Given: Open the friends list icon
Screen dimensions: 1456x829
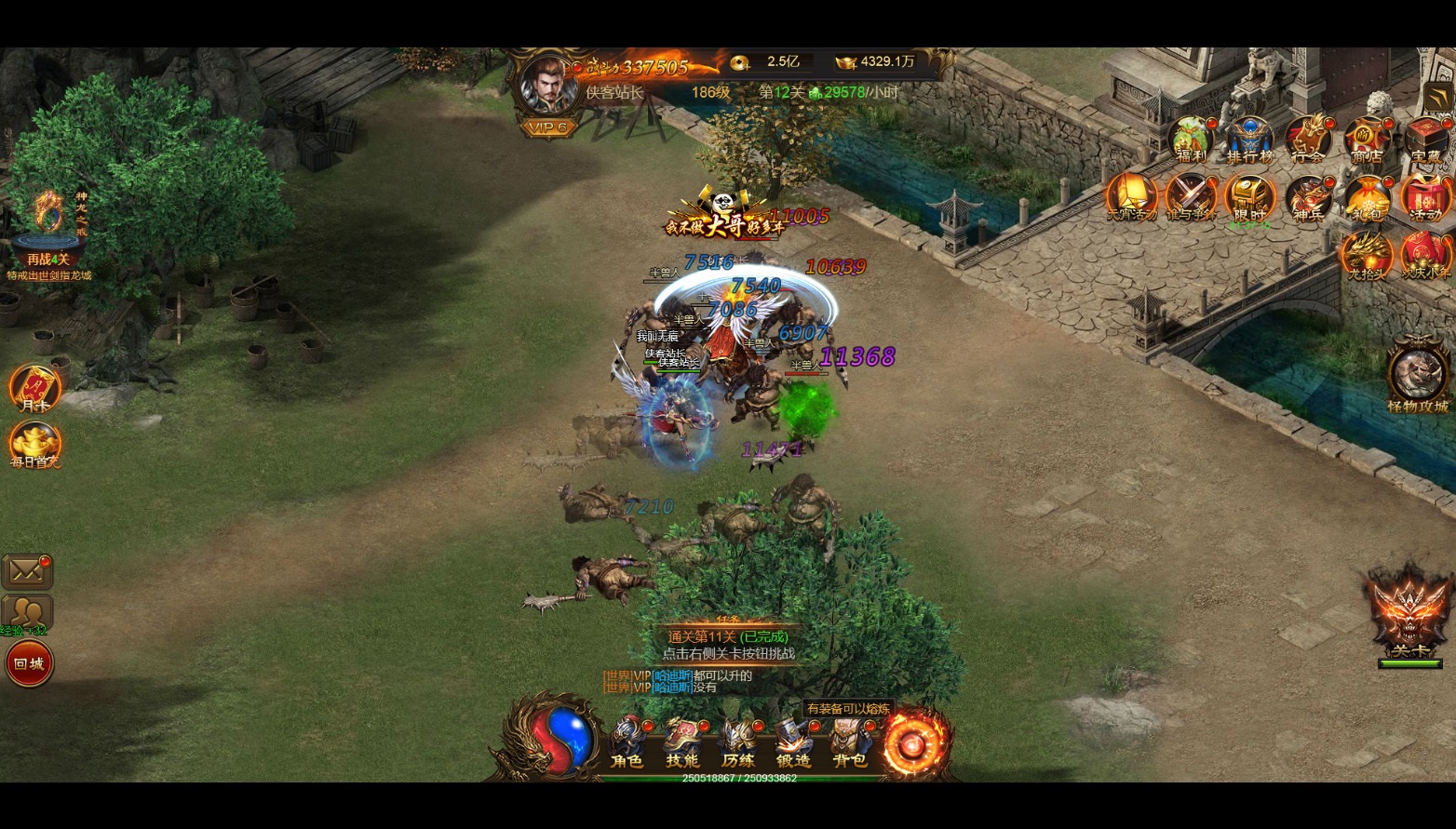Looking at the screenshot, I should [27, 612].
